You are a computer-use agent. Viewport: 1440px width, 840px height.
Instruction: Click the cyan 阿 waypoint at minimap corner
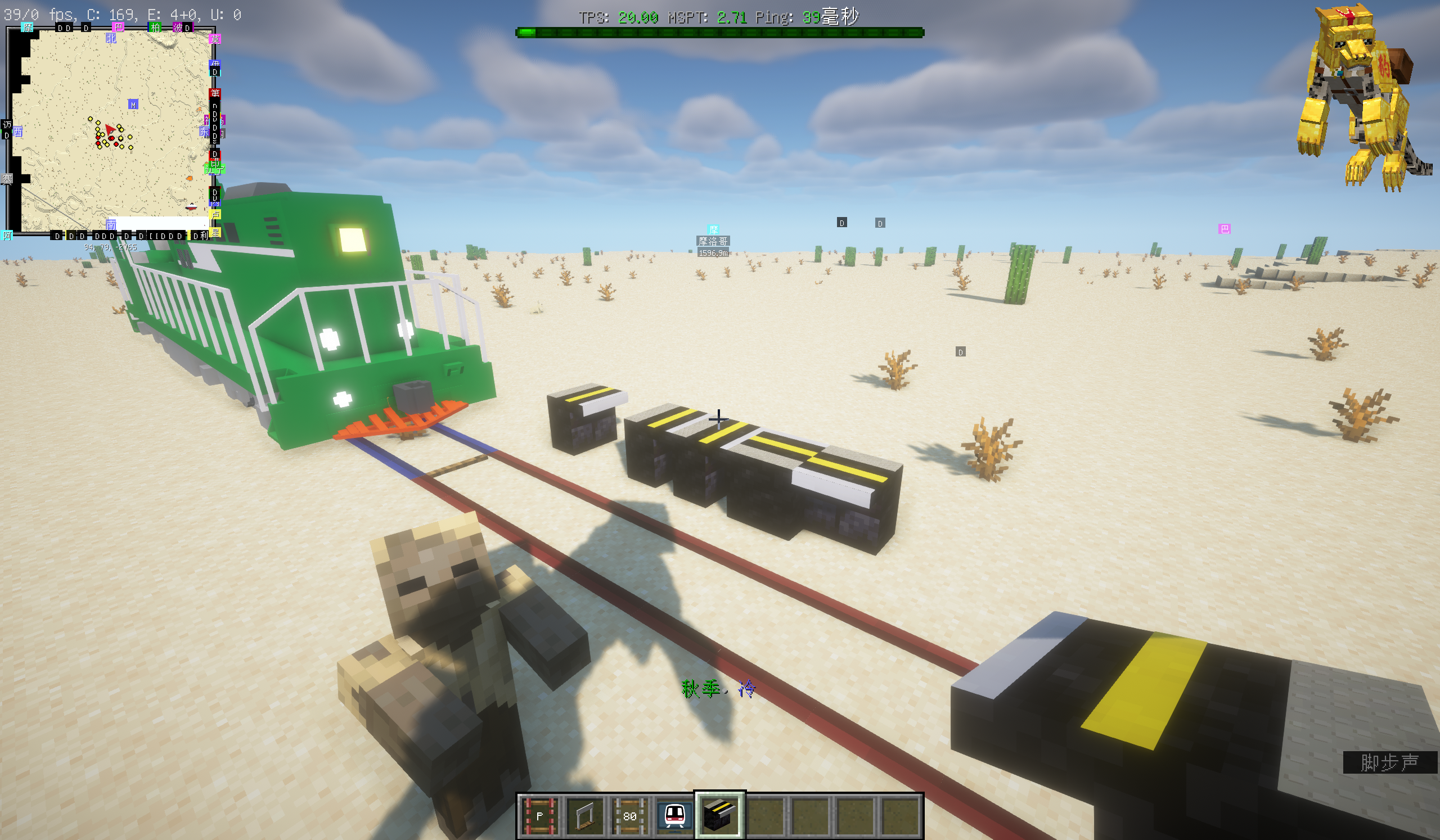(x=7, y=235)
